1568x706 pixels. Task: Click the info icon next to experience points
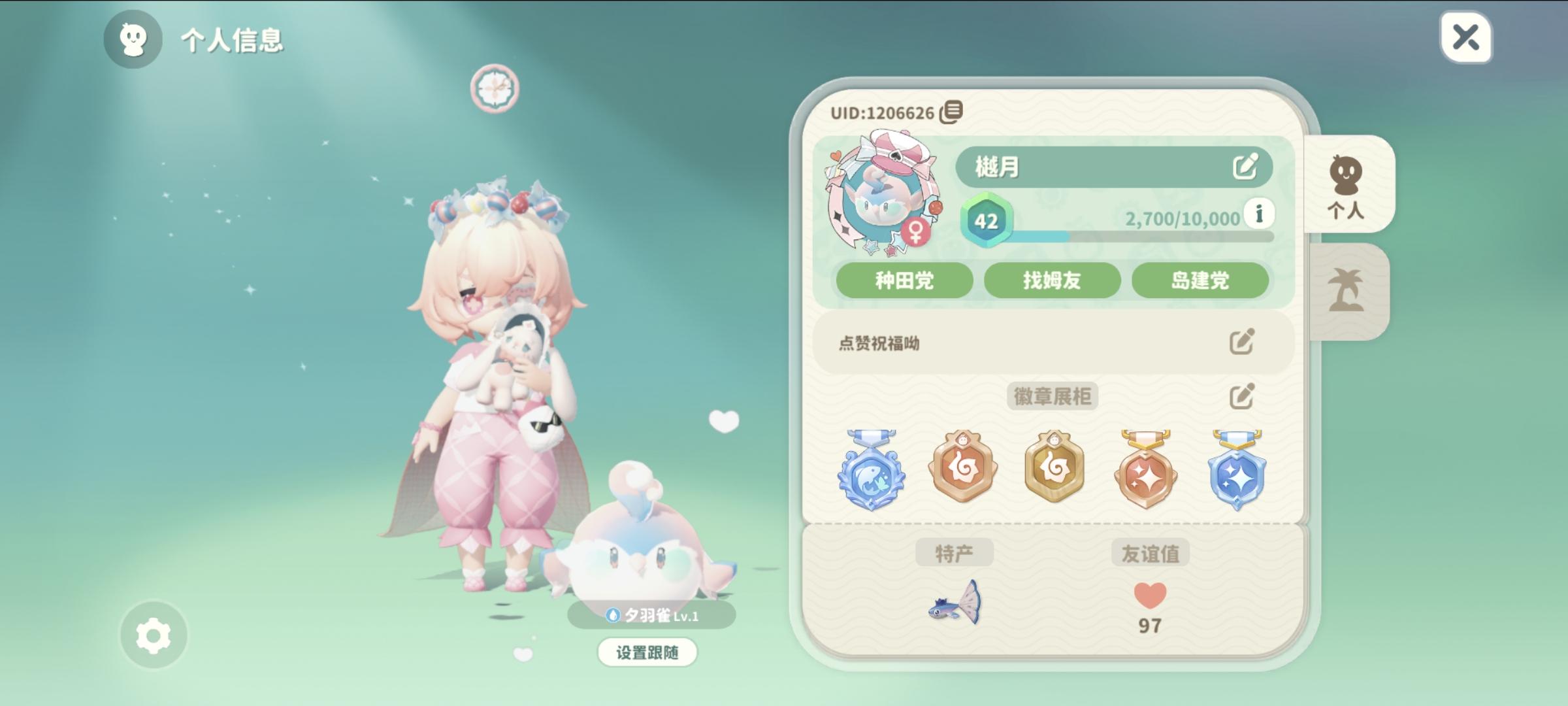pyautogui.click(x=1258, y=212)
